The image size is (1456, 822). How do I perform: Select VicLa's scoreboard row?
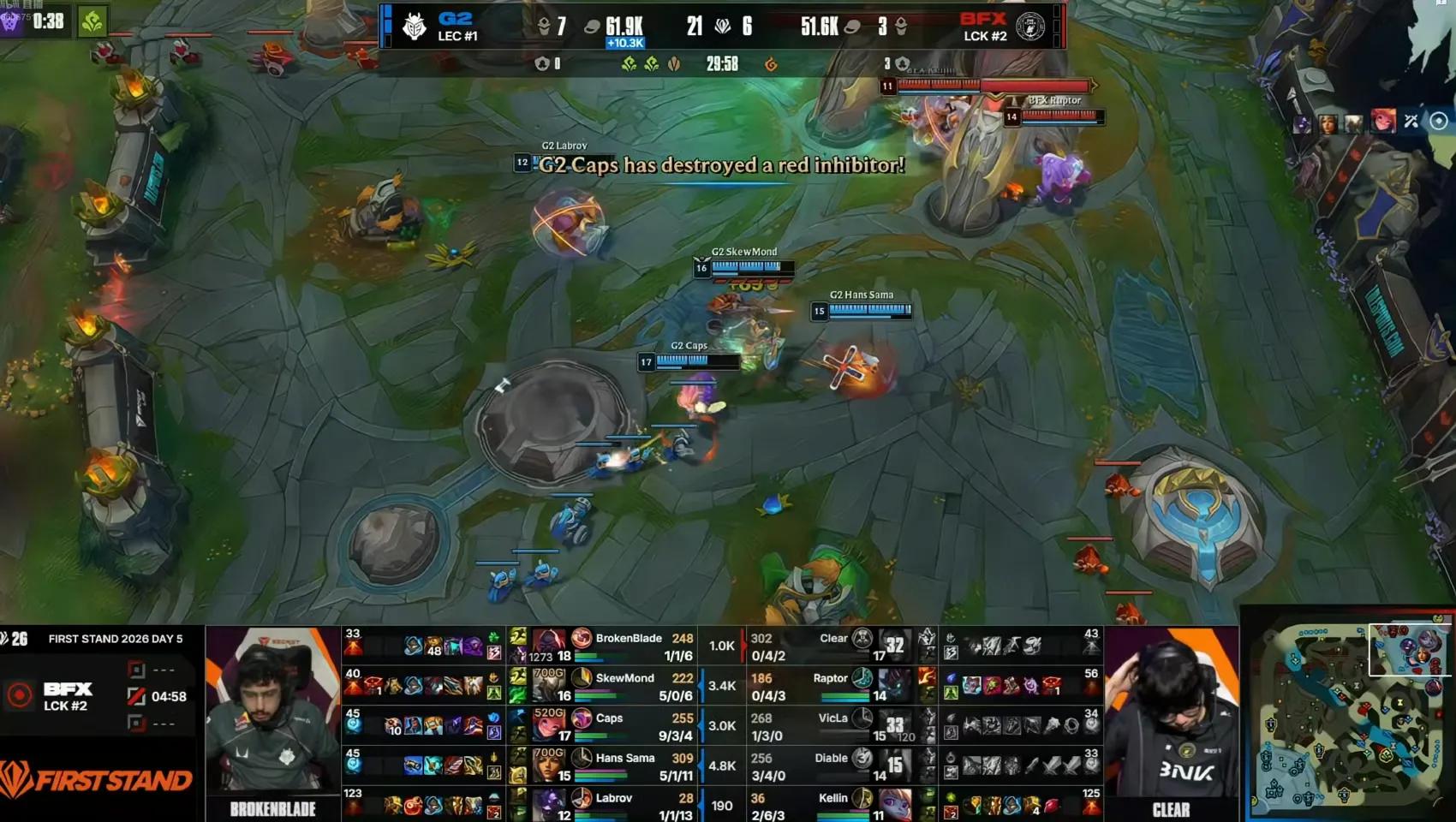click(x=814, y=726)
